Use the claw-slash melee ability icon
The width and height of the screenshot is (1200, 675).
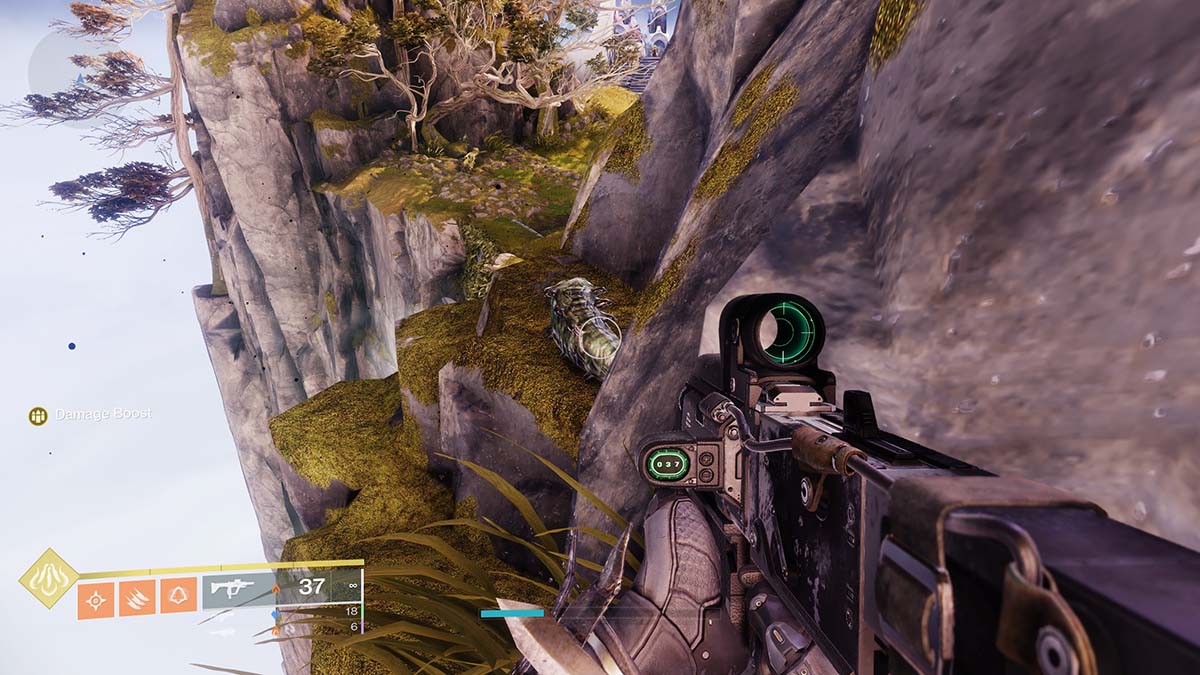[x=137, y=599]
